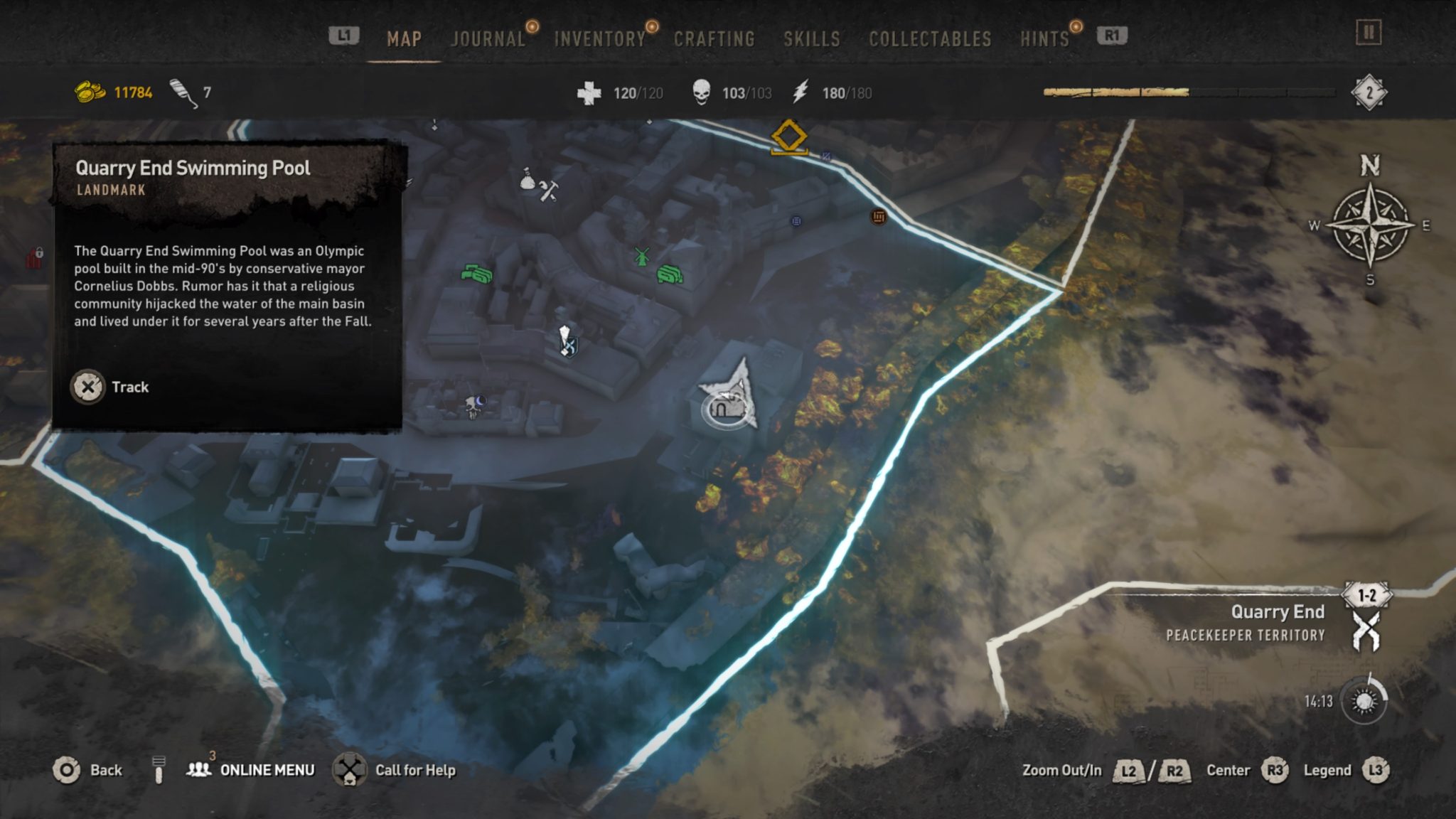Click the Call for Help skull icon

click(x=348, y=770)
